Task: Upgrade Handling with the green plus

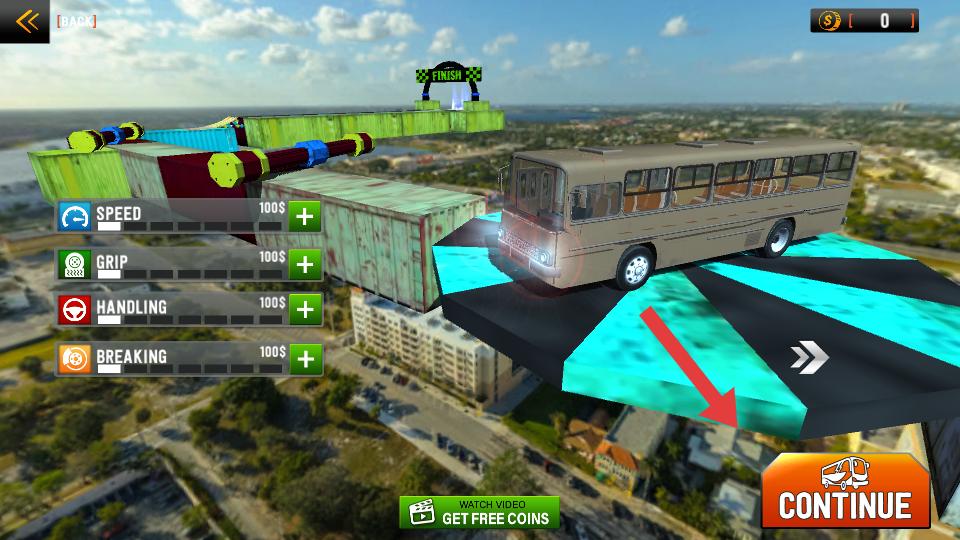Action: 305,310
